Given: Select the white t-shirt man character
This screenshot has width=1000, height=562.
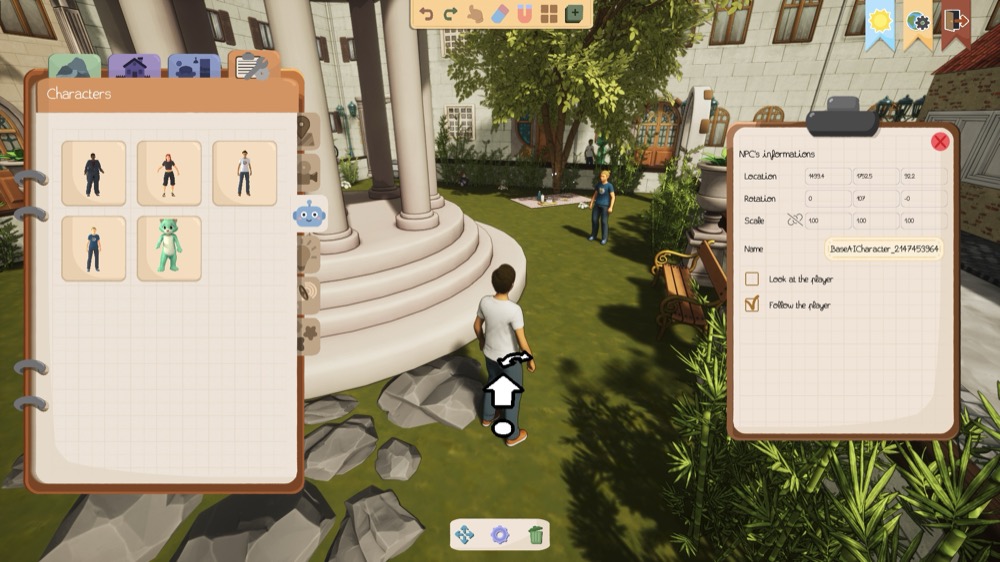Looking at the screenshot, I should point(244,173).
